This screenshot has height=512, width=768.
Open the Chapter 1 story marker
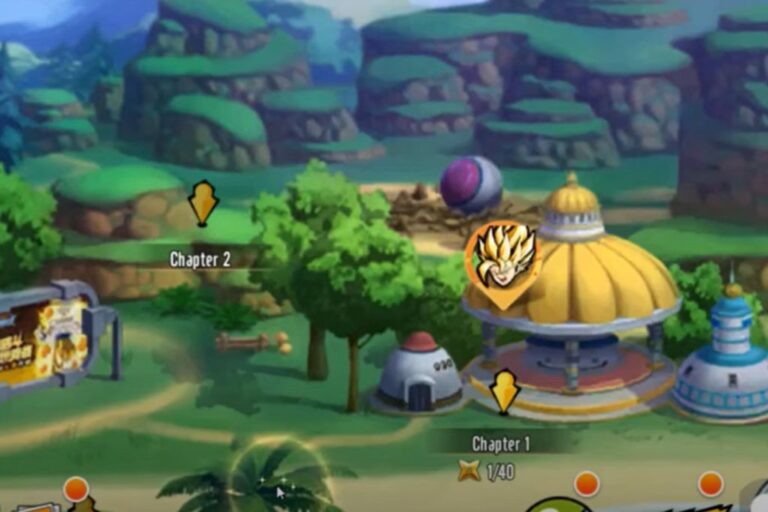(504, 391)
